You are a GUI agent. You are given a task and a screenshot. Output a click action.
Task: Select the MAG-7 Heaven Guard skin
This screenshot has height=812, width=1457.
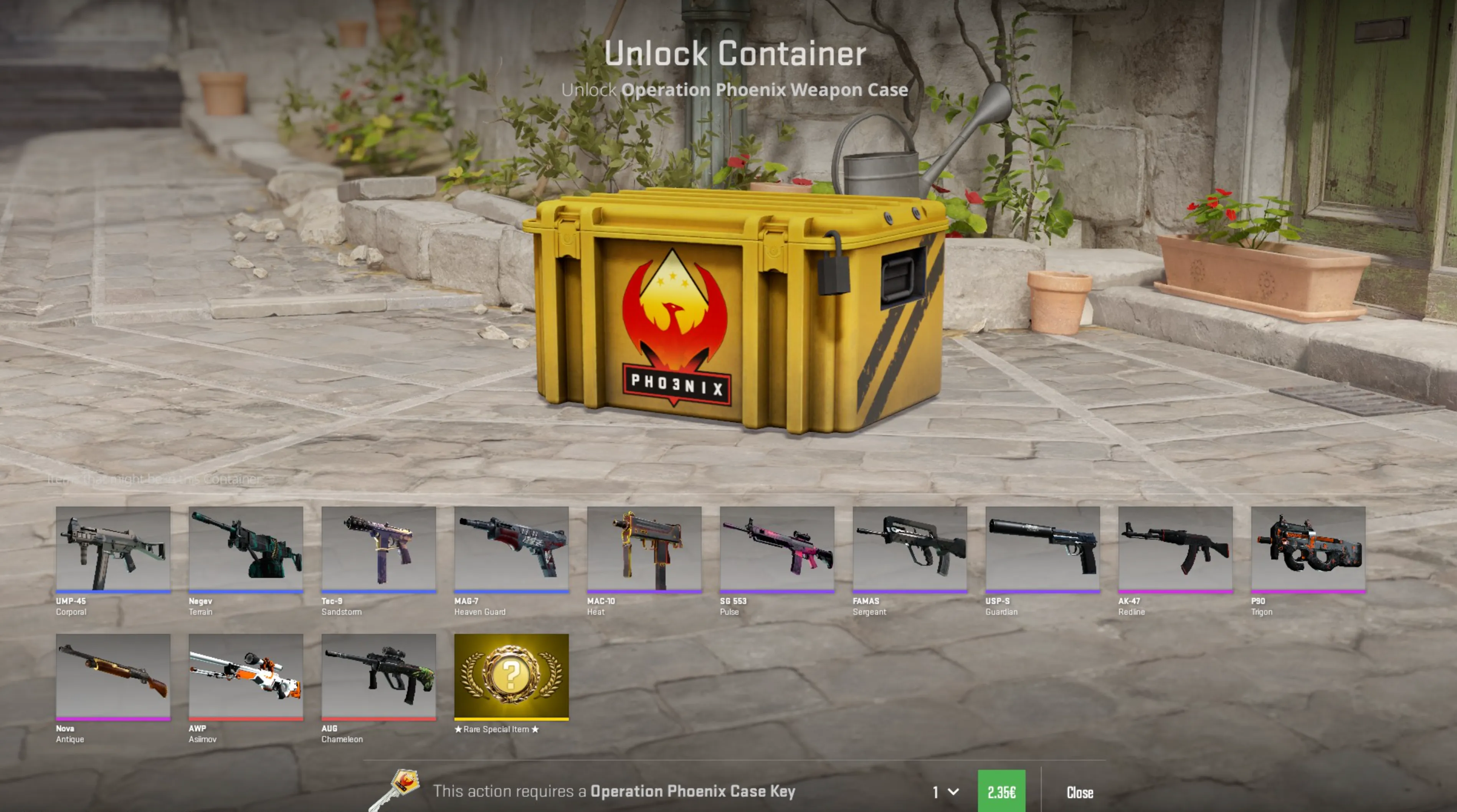pyautogui.click(x=511, y=551)
